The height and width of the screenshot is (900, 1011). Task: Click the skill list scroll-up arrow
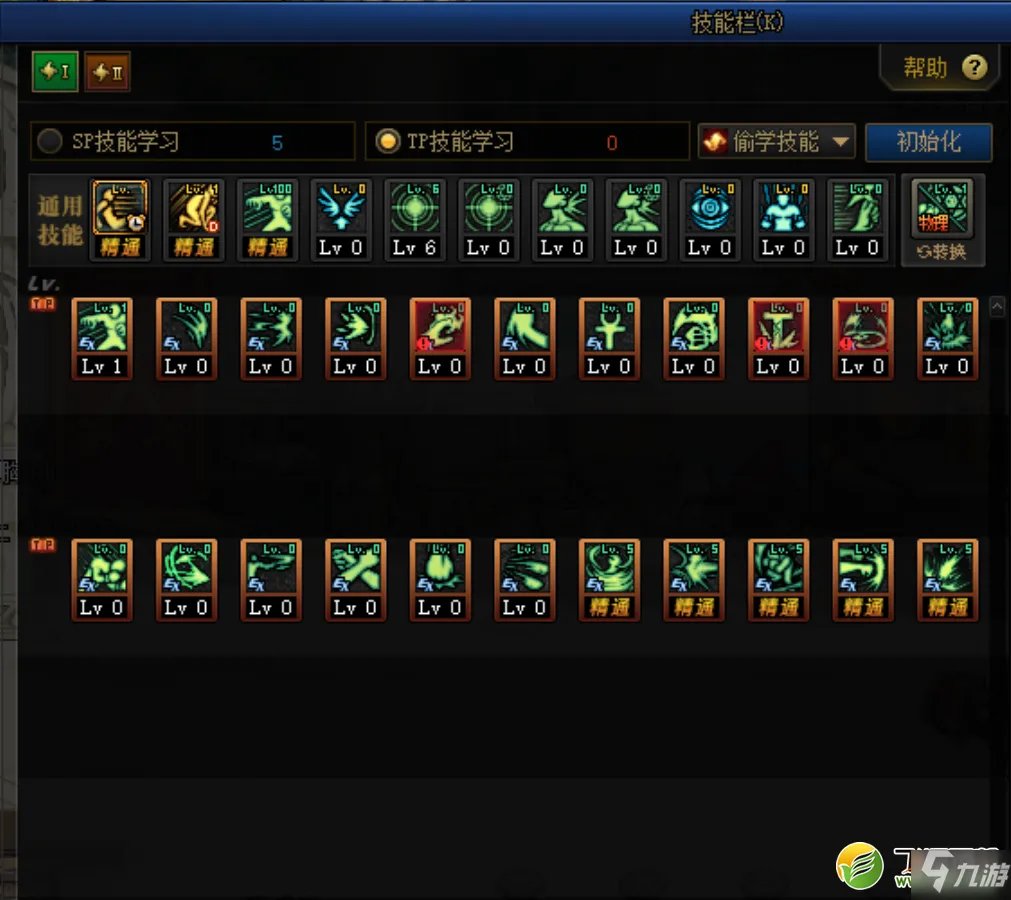(x=996, y=308)
